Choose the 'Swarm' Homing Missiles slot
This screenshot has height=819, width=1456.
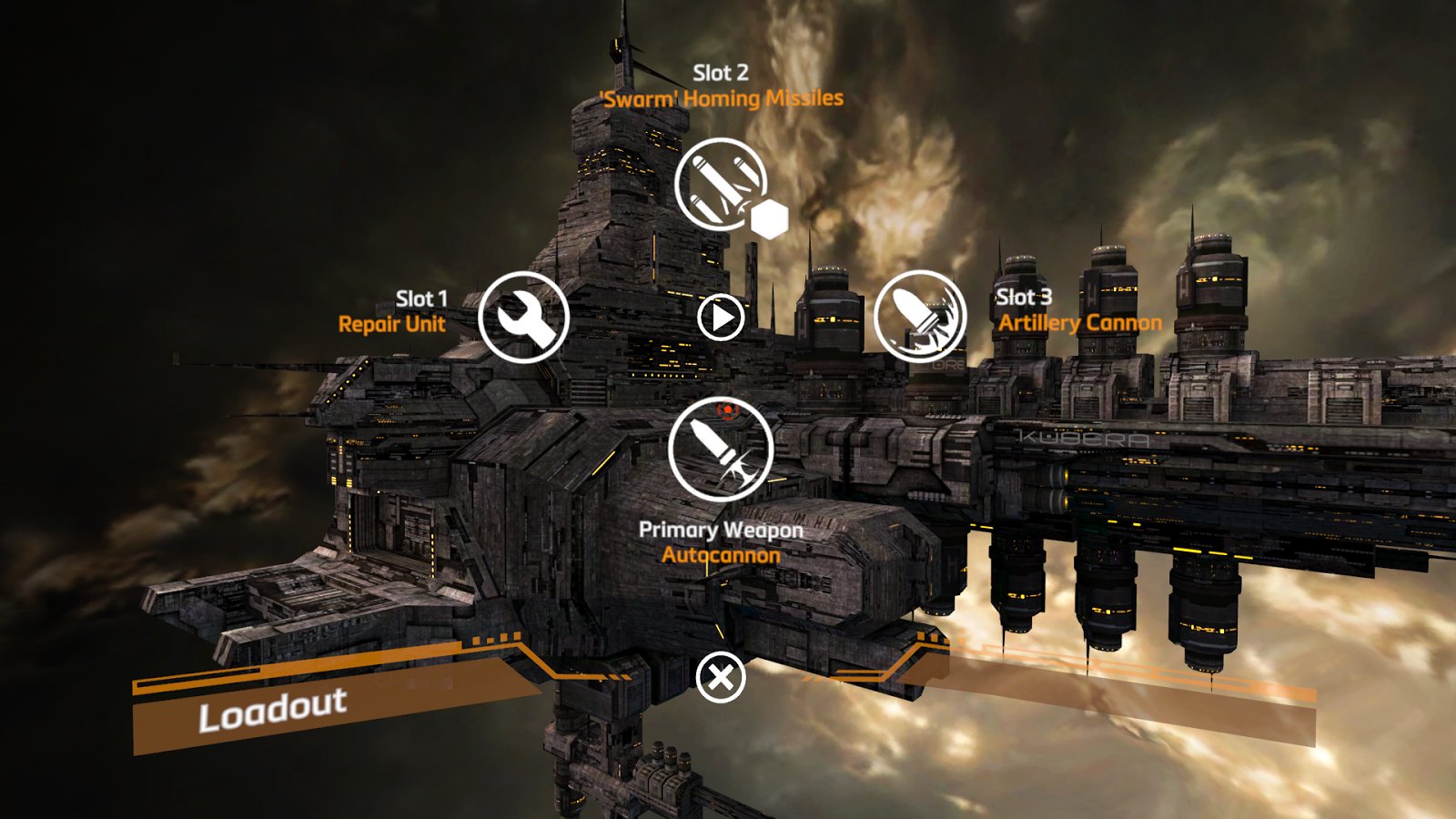(x=721, y=184)
